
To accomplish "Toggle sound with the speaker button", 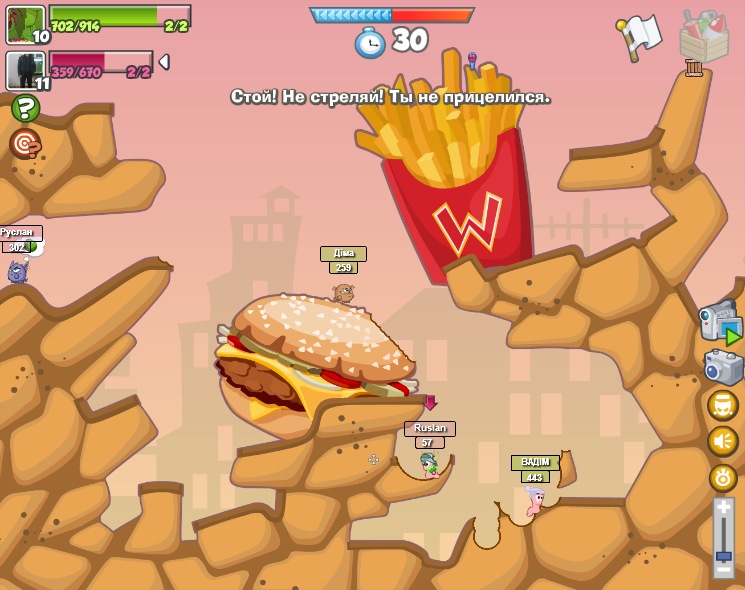I will click(722, 441).
